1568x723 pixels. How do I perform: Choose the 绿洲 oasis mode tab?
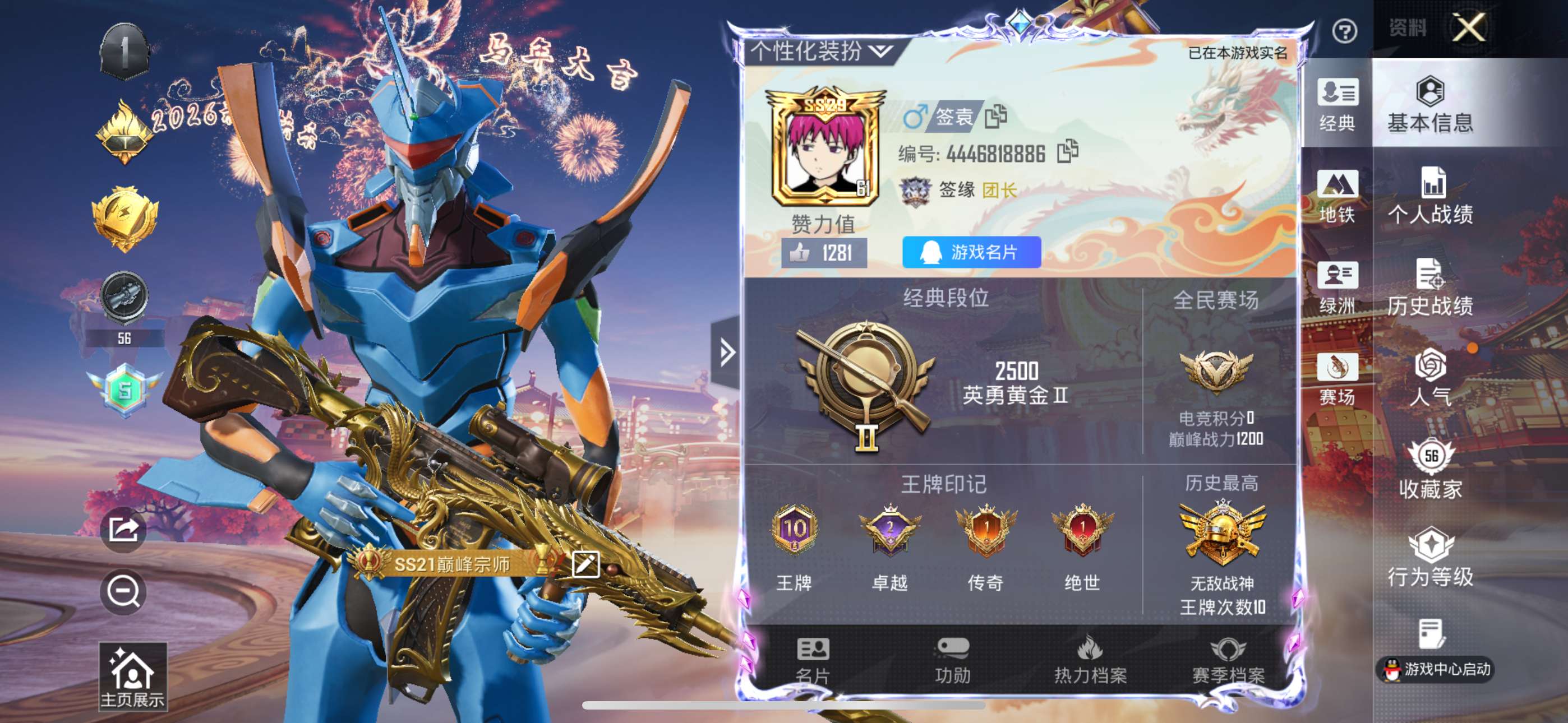[x=1338, y=288]
